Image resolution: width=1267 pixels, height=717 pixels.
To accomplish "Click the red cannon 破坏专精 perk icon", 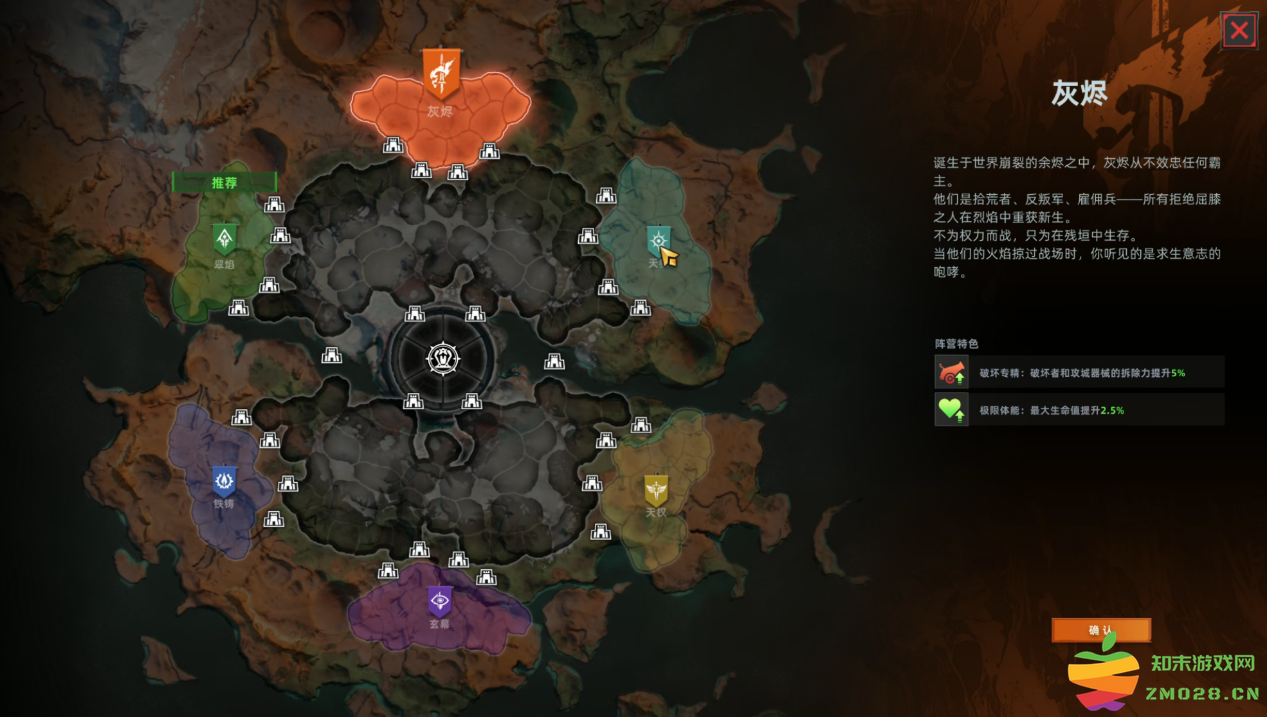I will click(x=952, y=372).
